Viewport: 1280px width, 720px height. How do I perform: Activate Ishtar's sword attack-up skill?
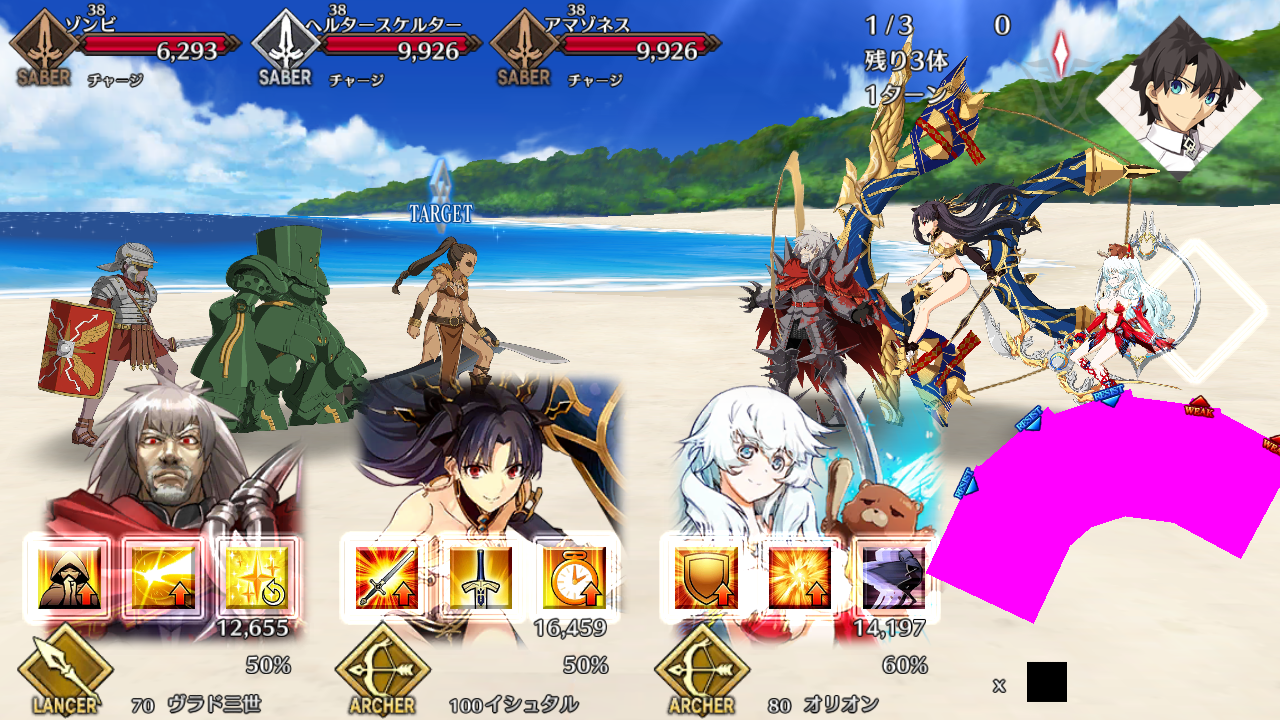click(386, 578)
